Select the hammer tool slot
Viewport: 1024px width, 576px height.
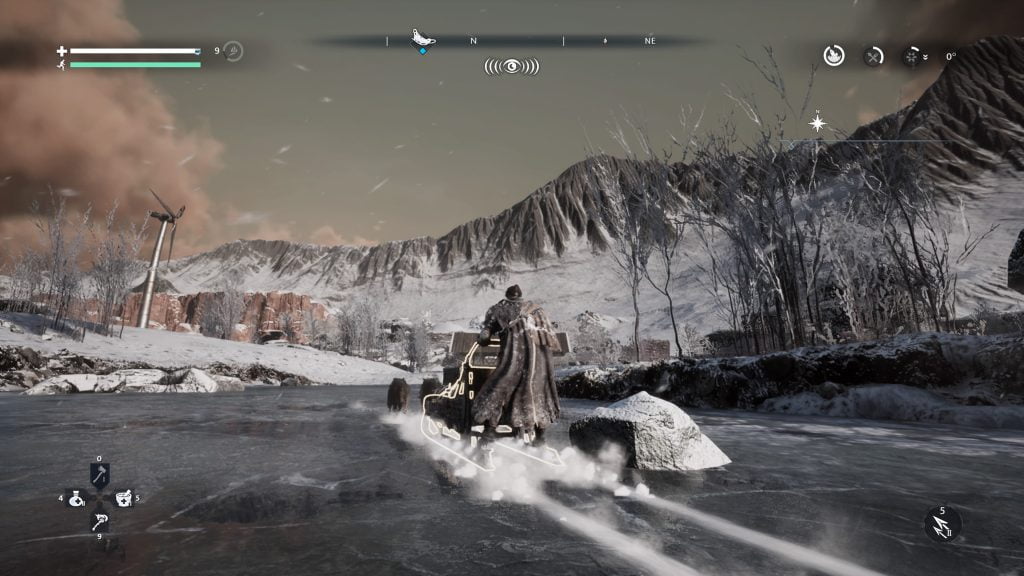point(99,520)
